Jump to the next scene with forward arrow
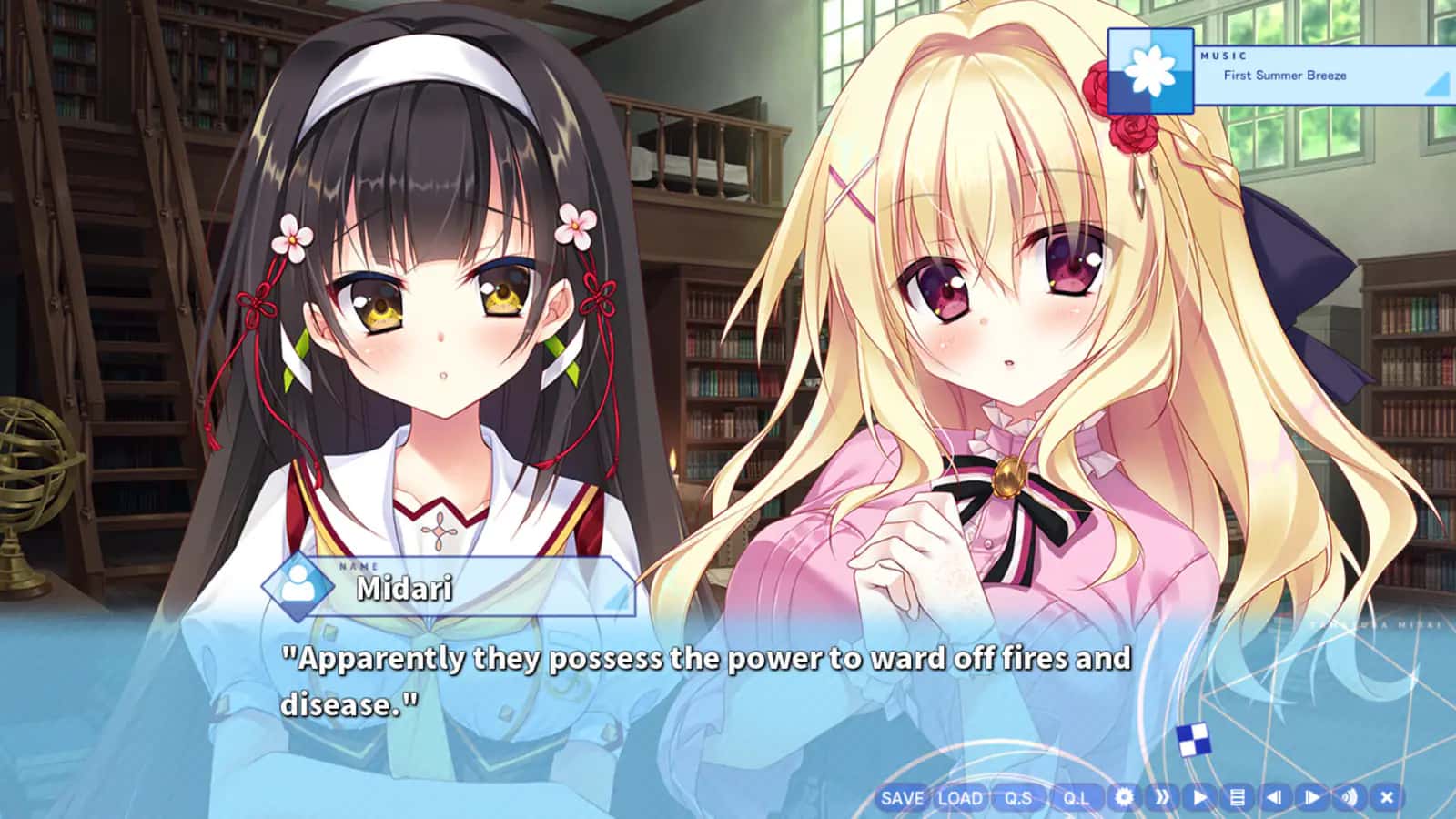 point(1311,797)
